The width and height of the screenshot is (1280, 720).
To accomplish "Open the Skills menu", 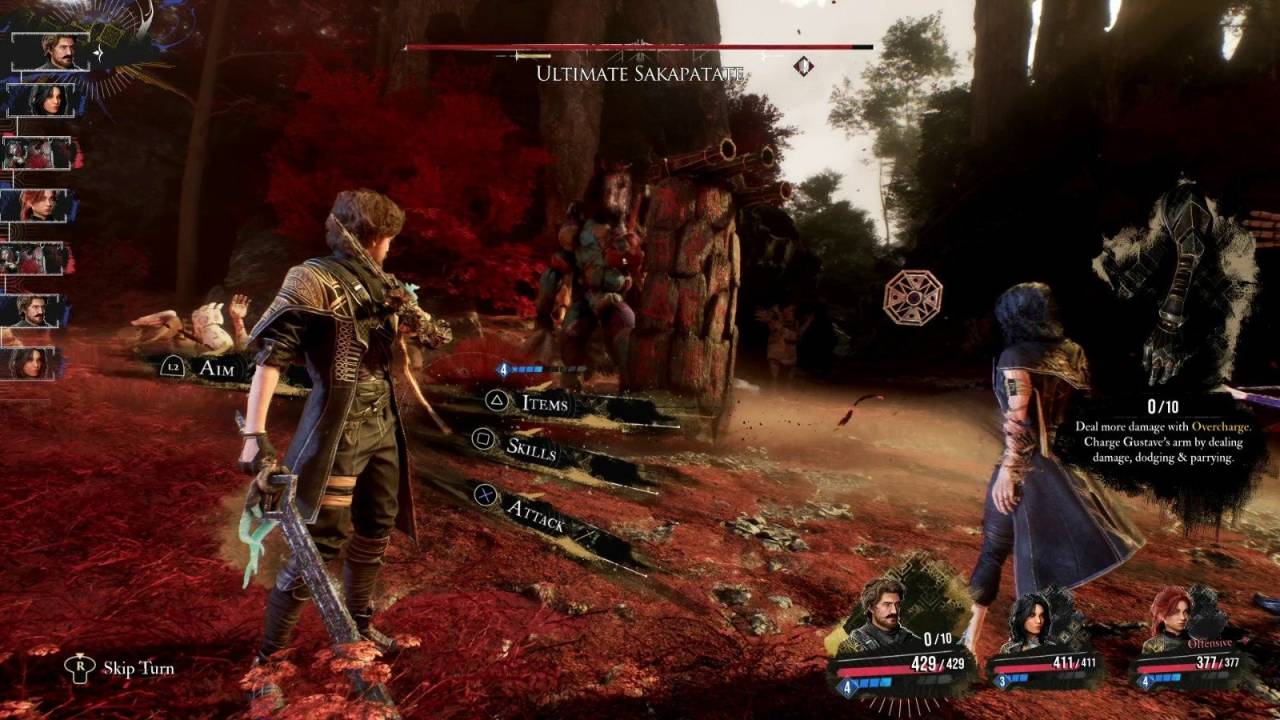I will point(531,447).
